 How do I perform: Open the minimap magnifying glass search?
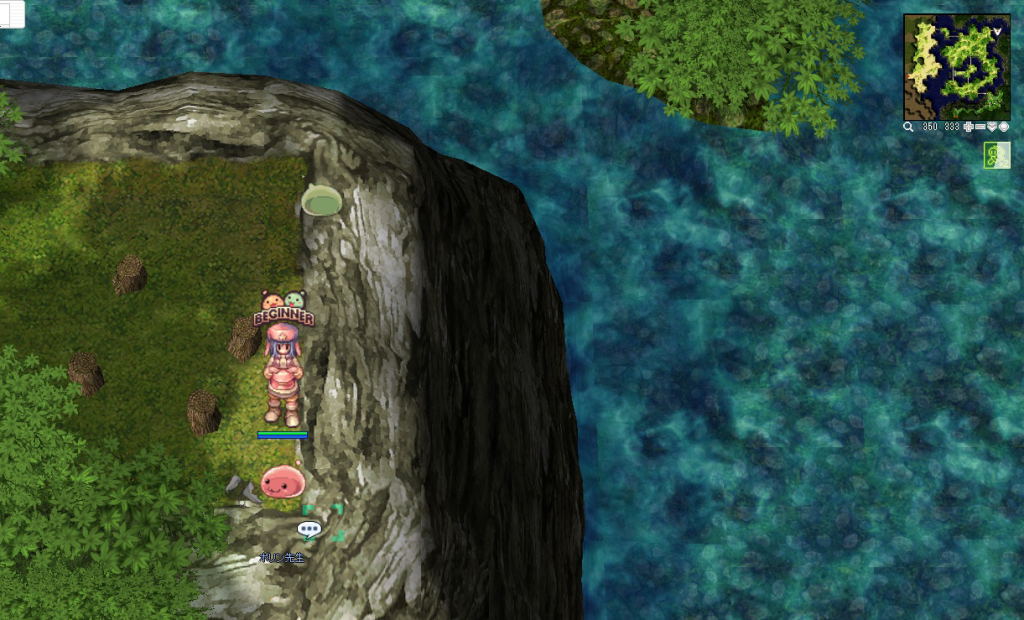(x=908, y=128)
